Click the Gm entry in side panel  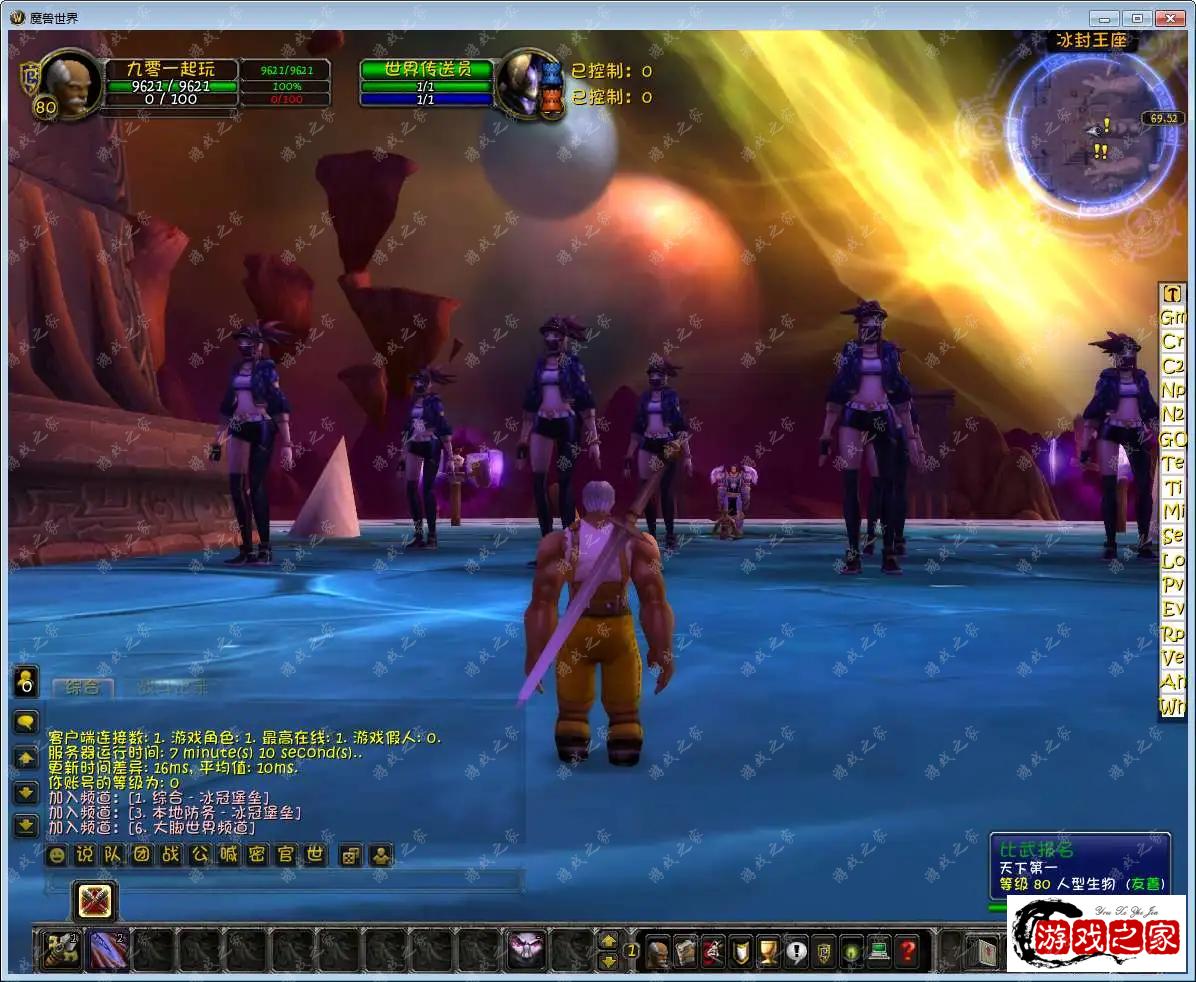[x=1172, y=317]
